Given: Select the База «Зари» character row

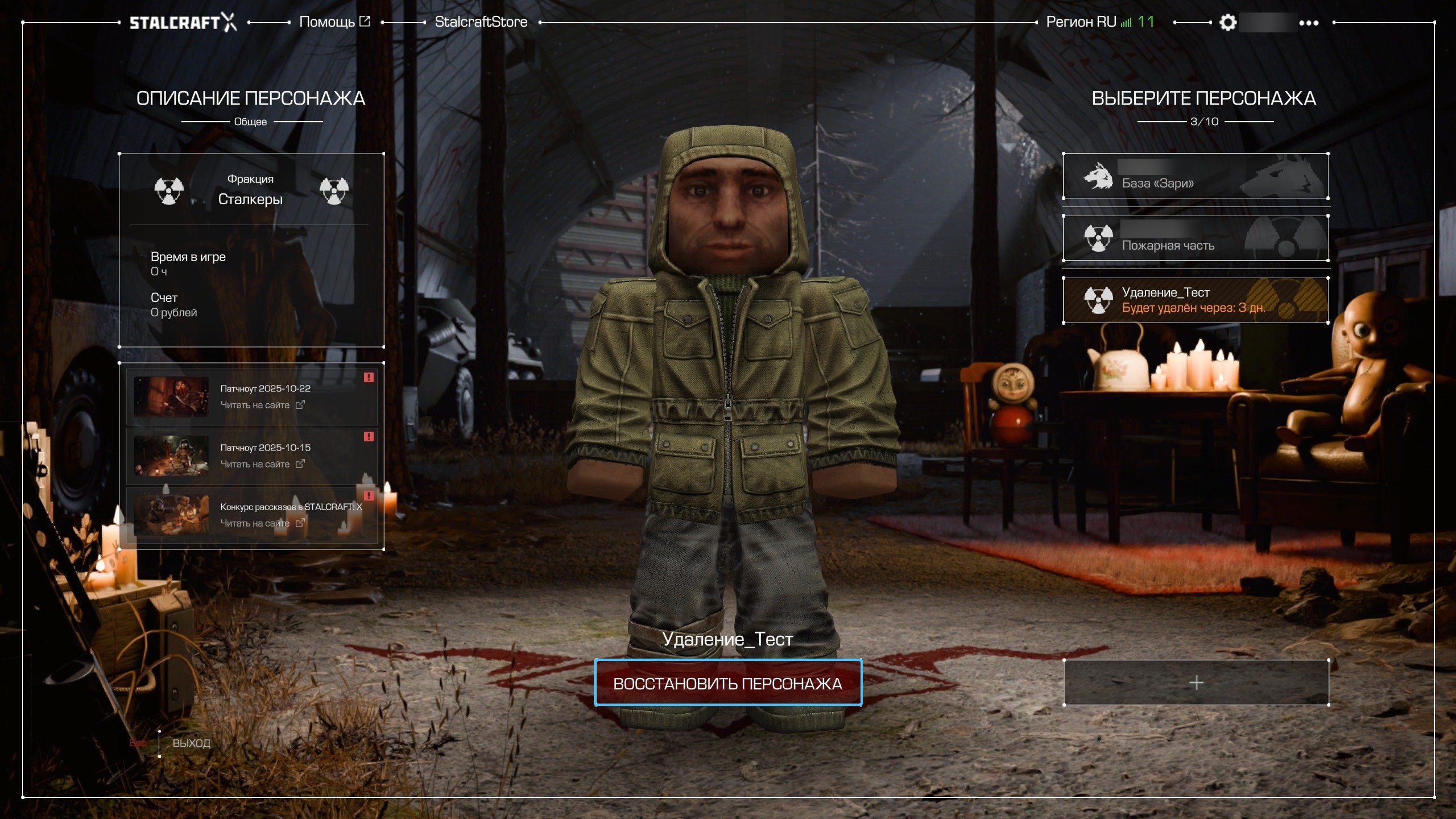Looking at the screenshot, I should click(1196, 176).
